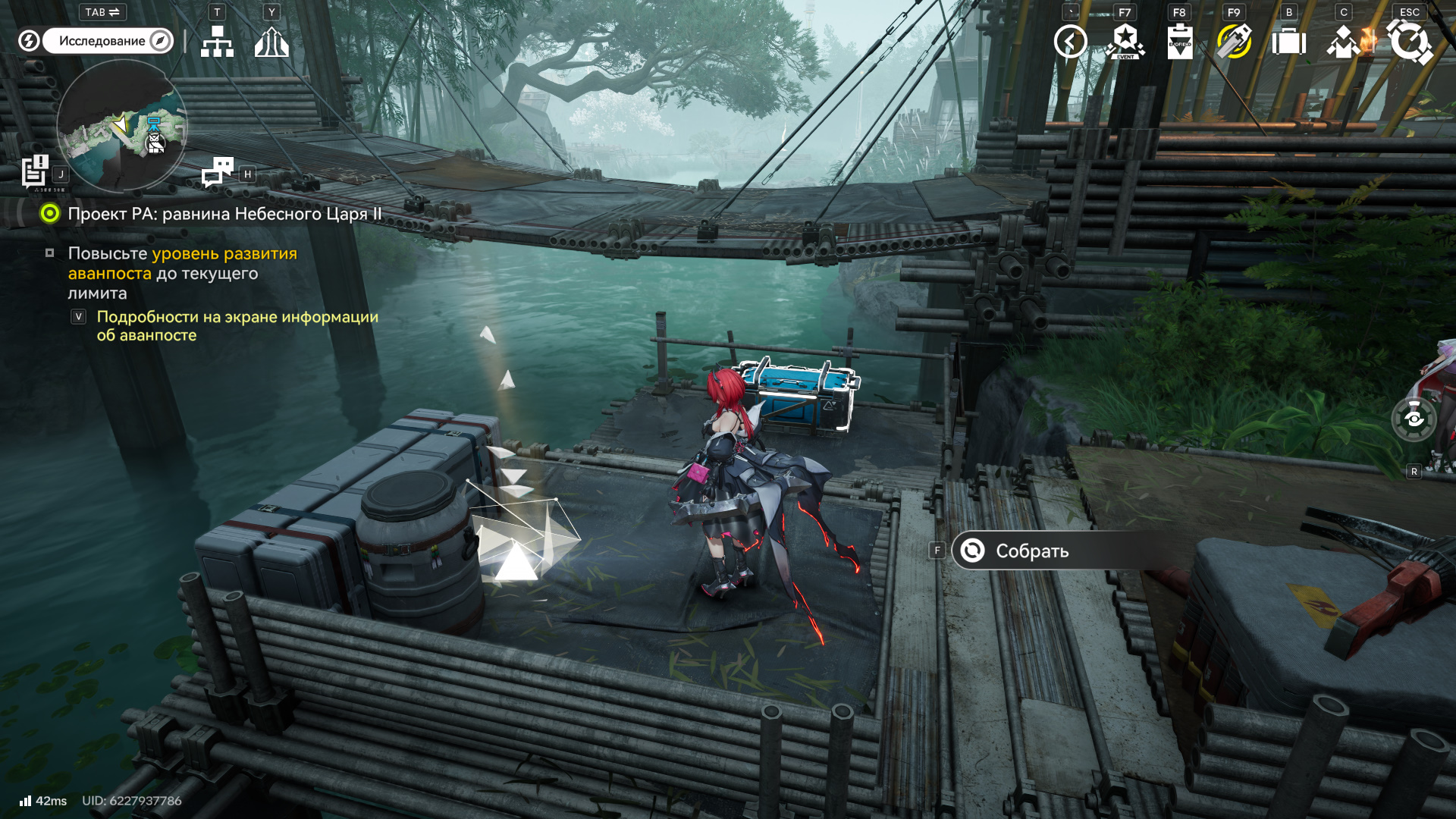Open the main menu ring icon
Screen dimensions: 1456x819
(x=1409, y=42)
